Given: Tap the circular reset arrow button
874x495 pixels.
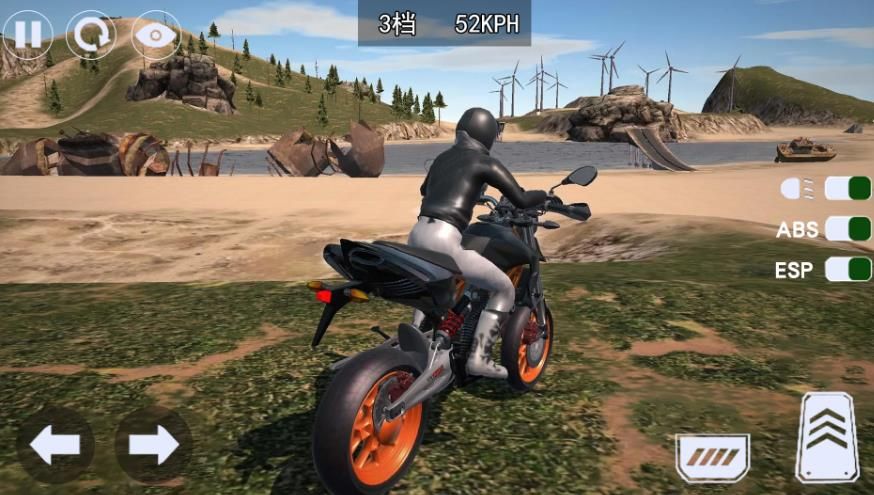Looking at the screenshot, I should 92,35.
